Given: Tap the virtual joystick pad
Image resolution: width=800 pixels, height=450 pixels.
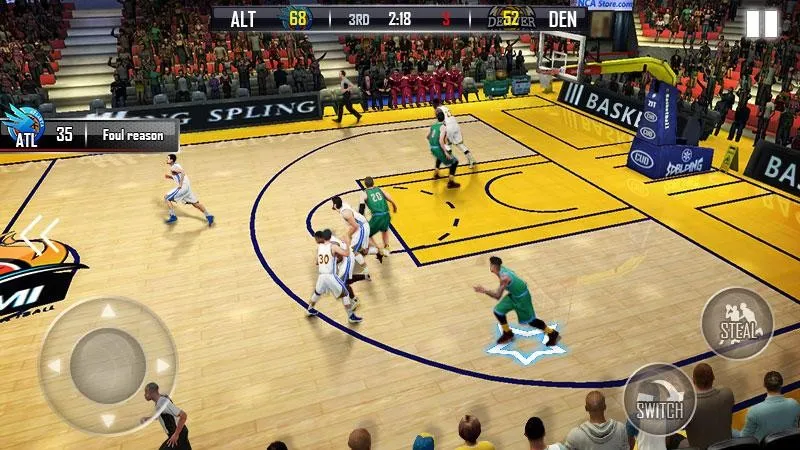Looking at the screenshot, I should 108,365.
